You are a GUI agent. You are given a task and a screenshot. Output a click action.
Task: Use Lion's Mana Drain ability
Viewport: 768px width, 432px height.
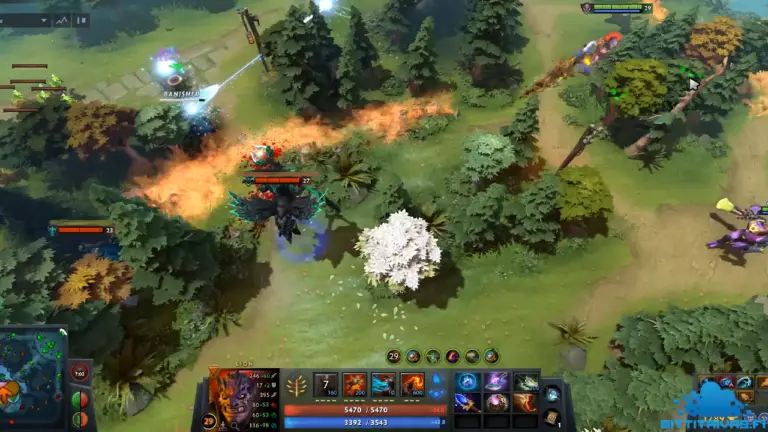(384, 385)
